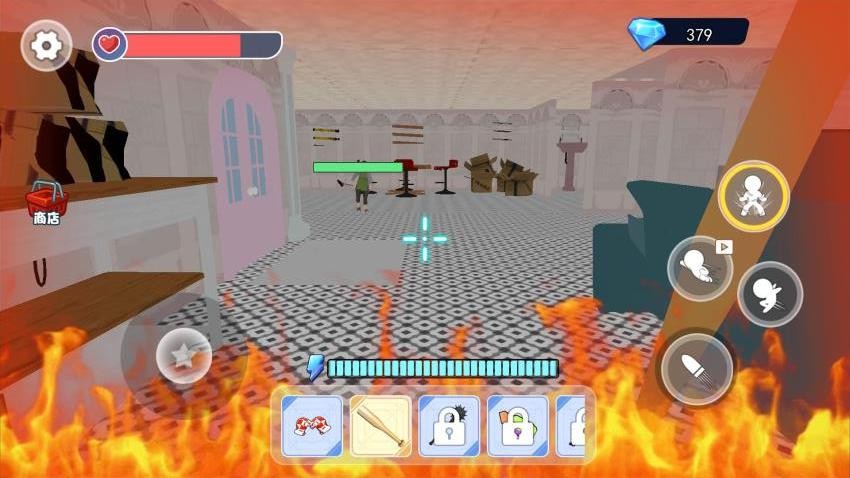Fire with the bullet attack button
This screenshot has height=478, width=850.
(x=697, y=369)
